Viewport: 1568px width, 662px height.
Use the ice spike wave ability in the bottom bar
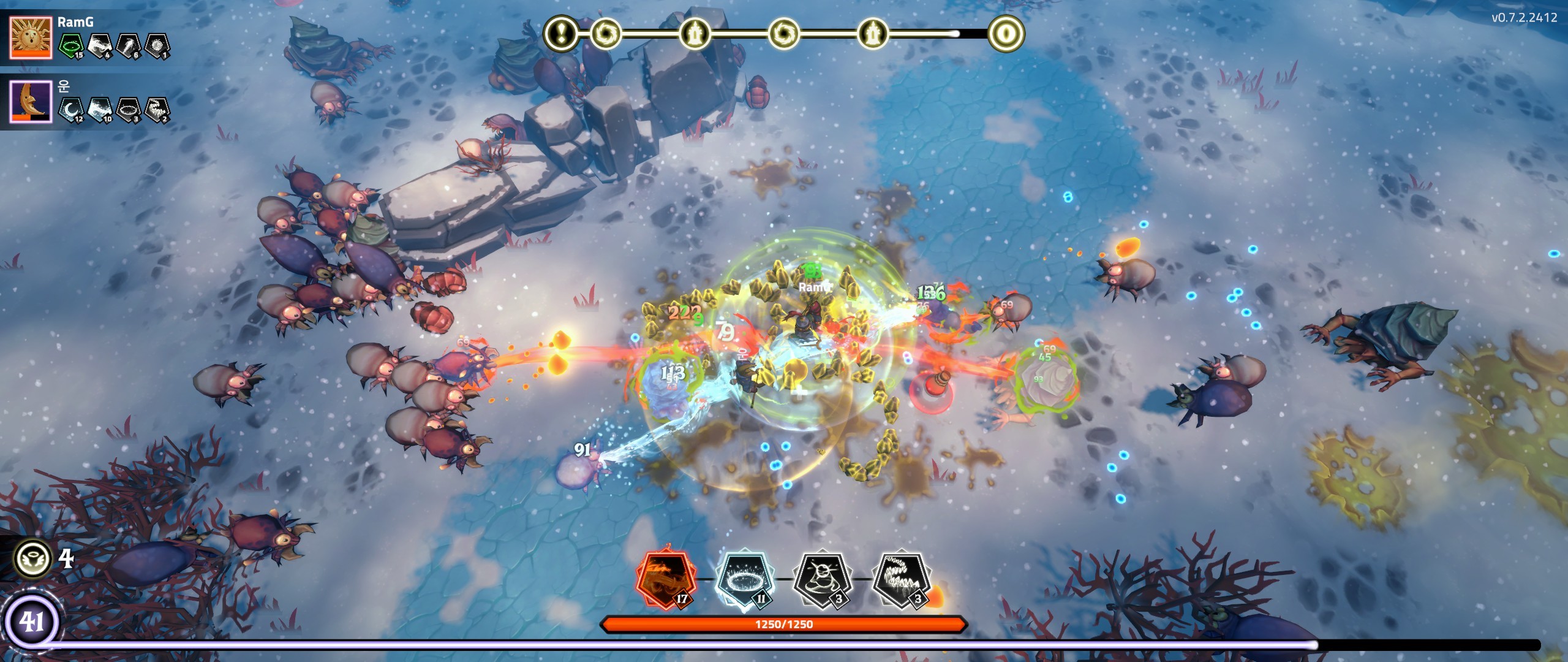tap(901, 579)
